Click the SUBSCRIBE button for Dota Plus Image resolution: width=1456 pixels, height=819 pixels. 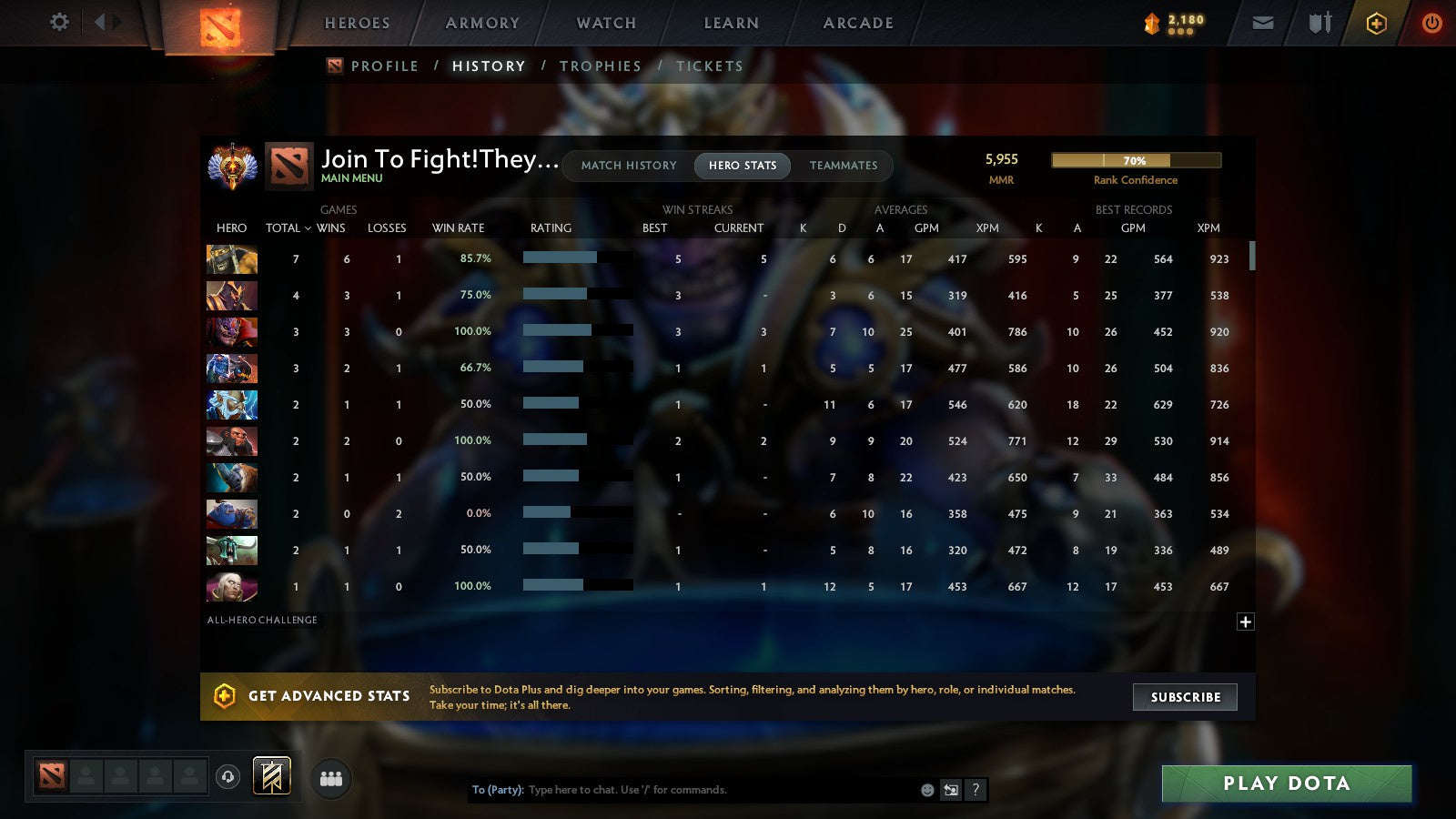[x=1185, y=697]
